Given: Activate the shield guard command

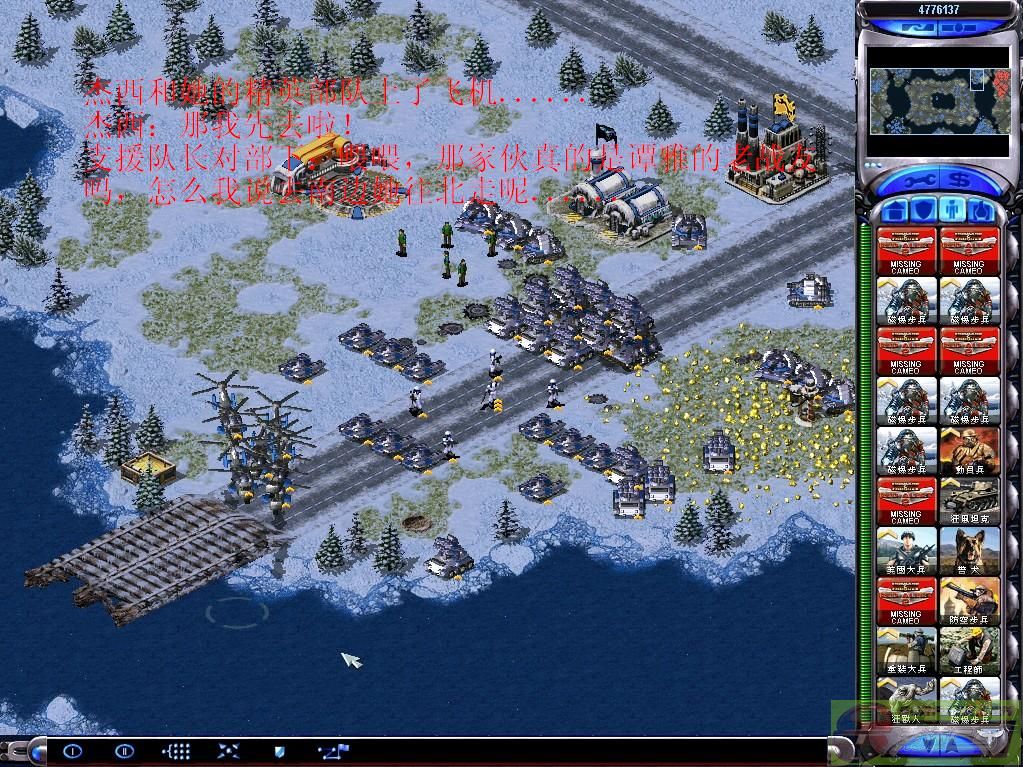Looking at the screenshot, I should pos(280,750).
